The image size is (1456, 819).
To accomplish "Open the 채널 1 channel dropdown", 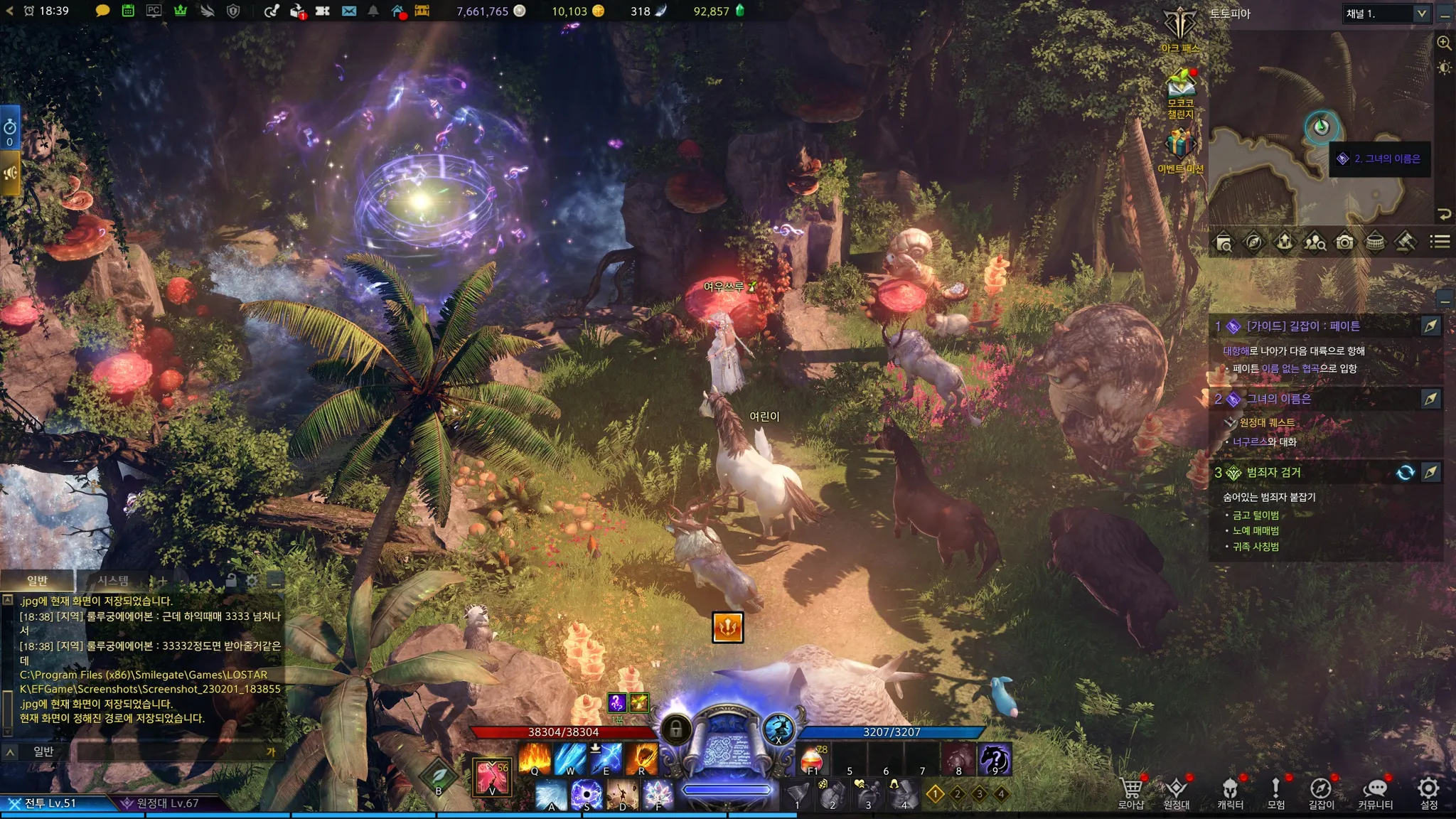I will click(x=1386, y=14).
